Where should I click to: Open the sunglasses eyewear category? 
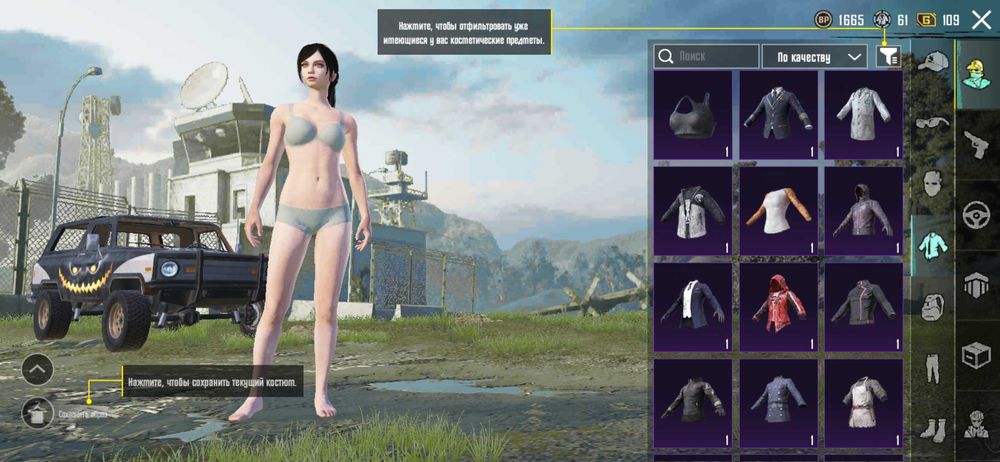932,123
